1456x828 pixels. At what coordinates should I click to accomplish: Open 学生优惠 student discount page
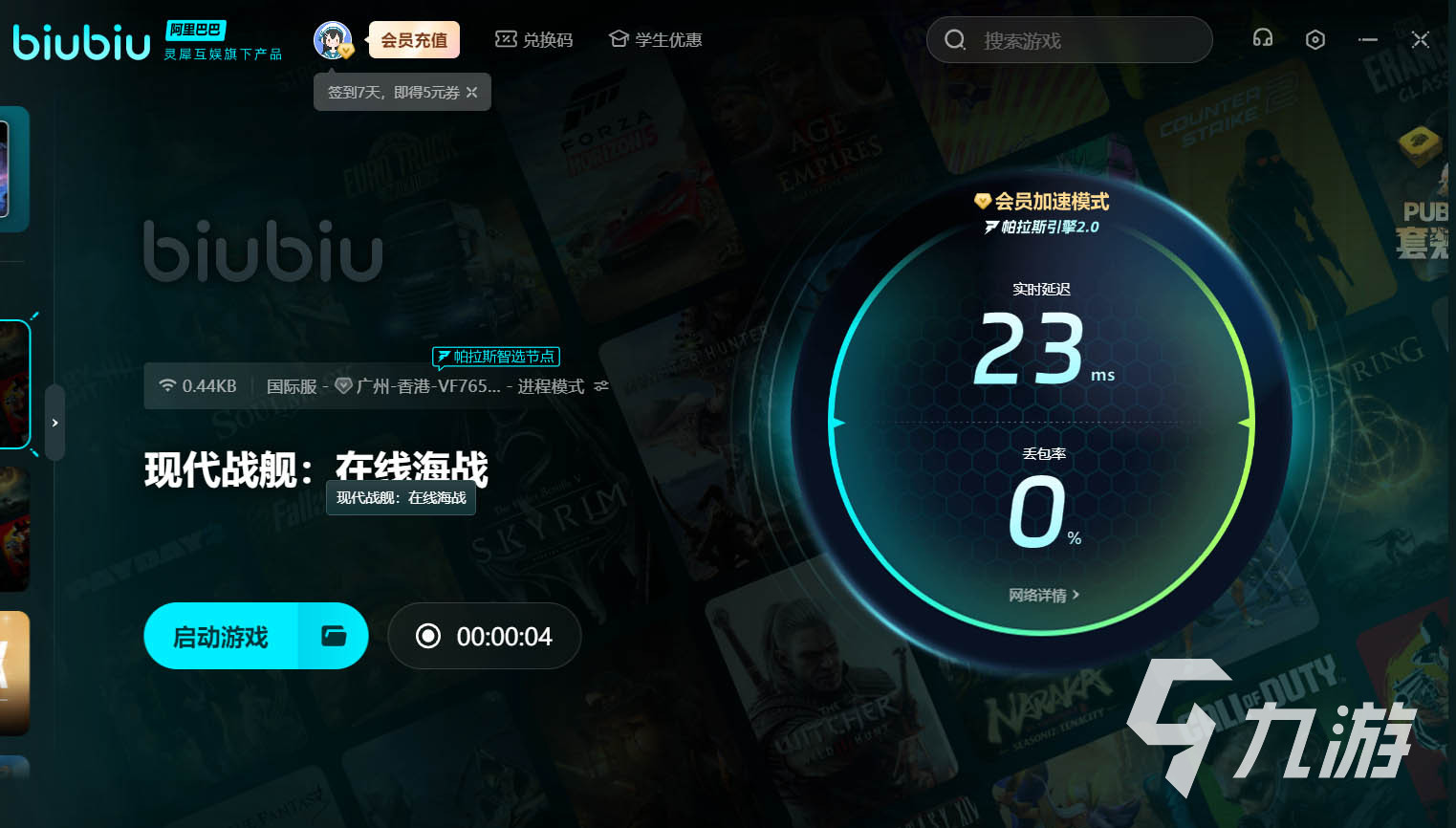tap(655, 39)
